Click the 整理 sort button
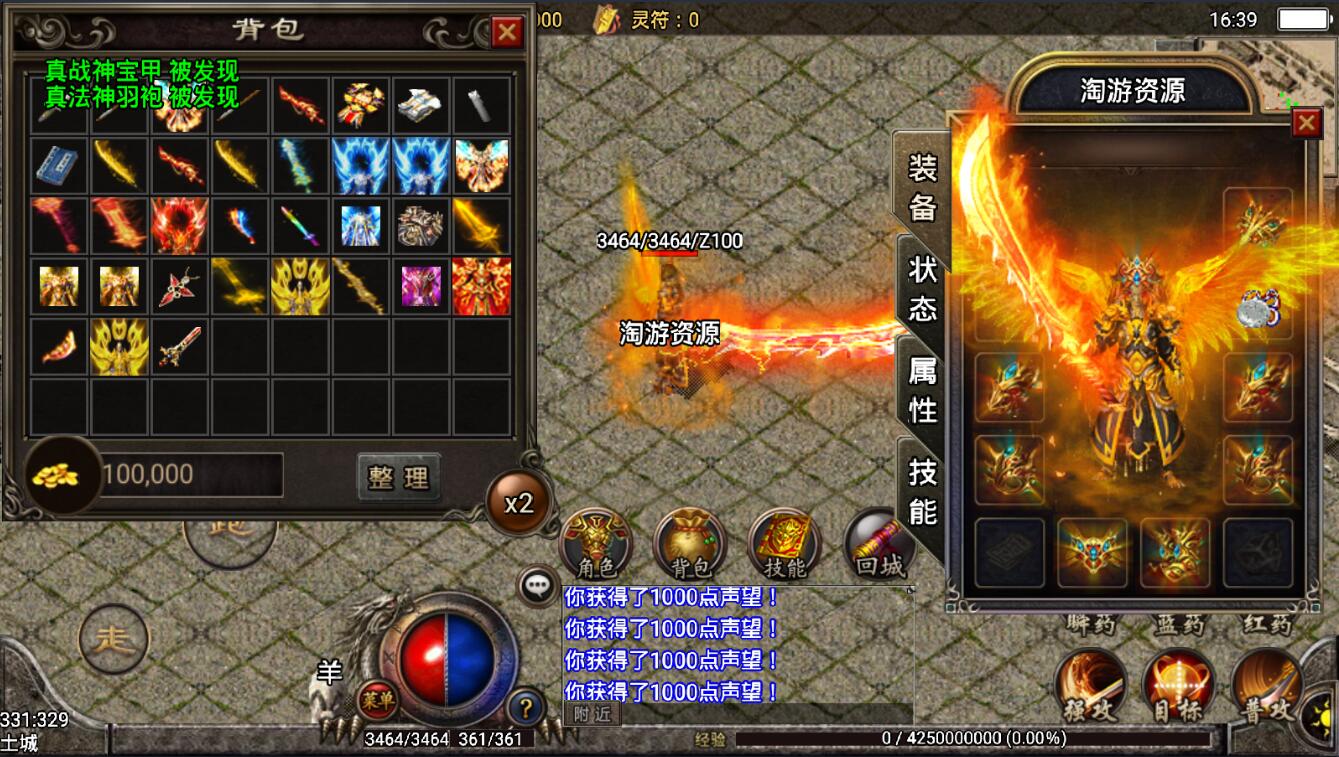Screen dimensions: 1339x757 [x=398, y=477]
